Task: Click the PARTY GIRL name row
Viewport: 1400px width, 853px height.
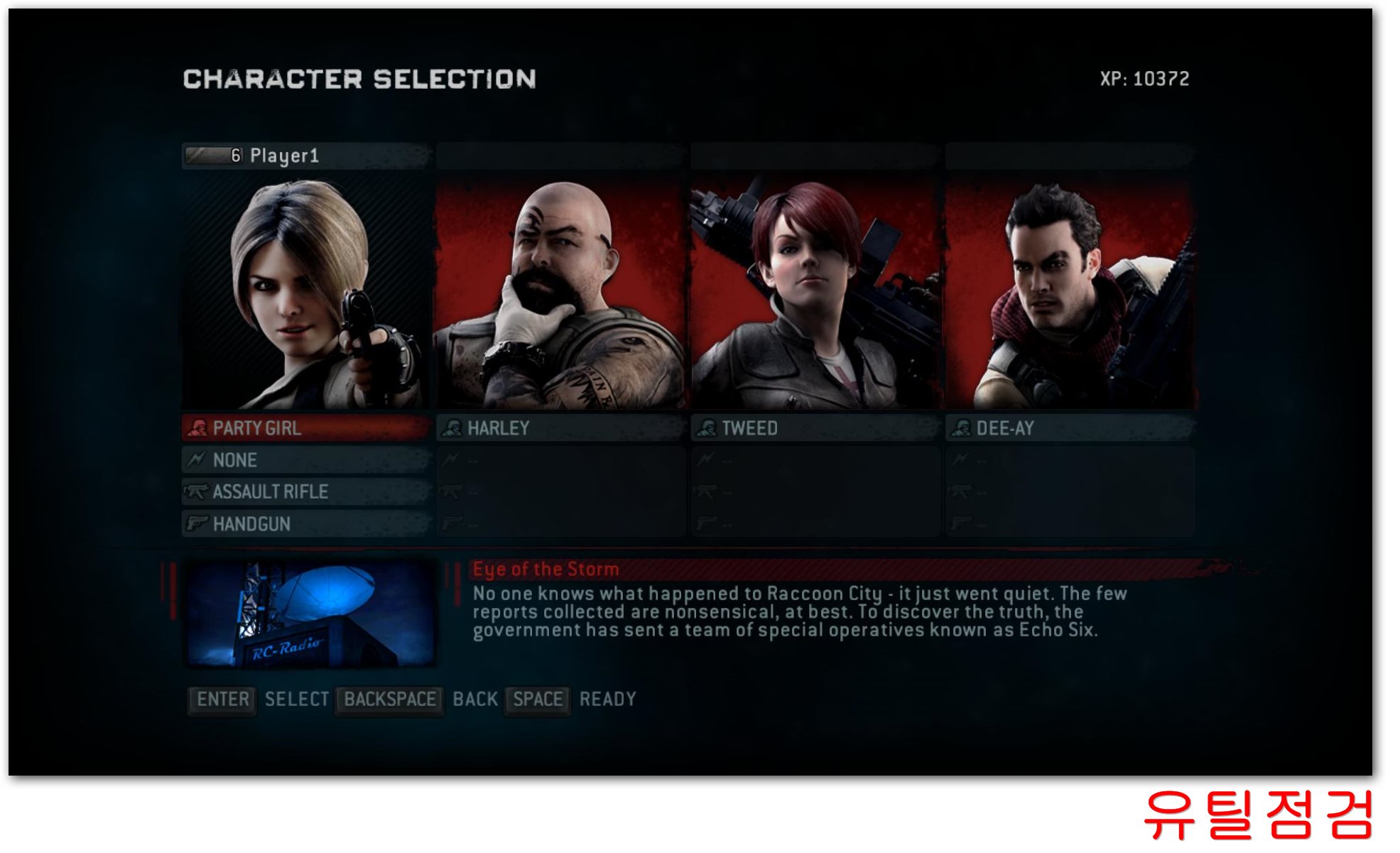Action: click(x=307, y=428)
